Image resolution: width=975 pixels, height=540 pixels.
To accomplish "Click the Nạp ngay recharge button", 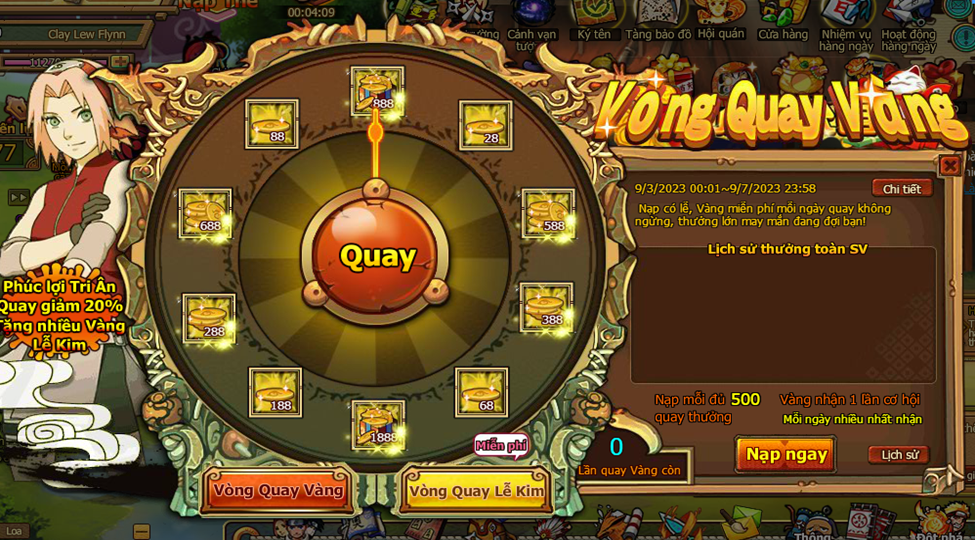I will (786, 454).
